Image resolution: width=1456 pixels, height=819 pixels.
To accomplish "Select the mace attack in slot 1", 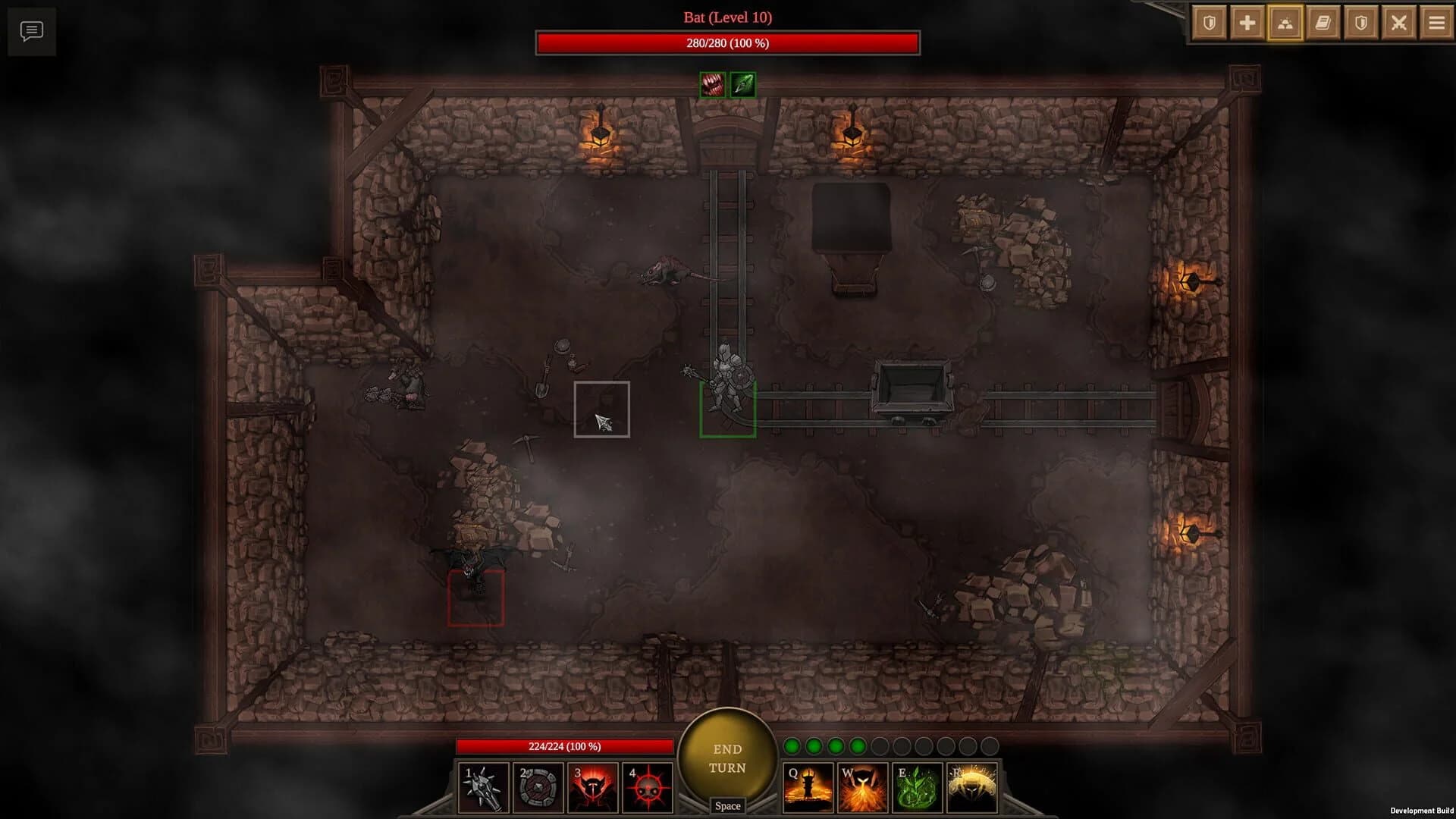I will tap(482, 787).
